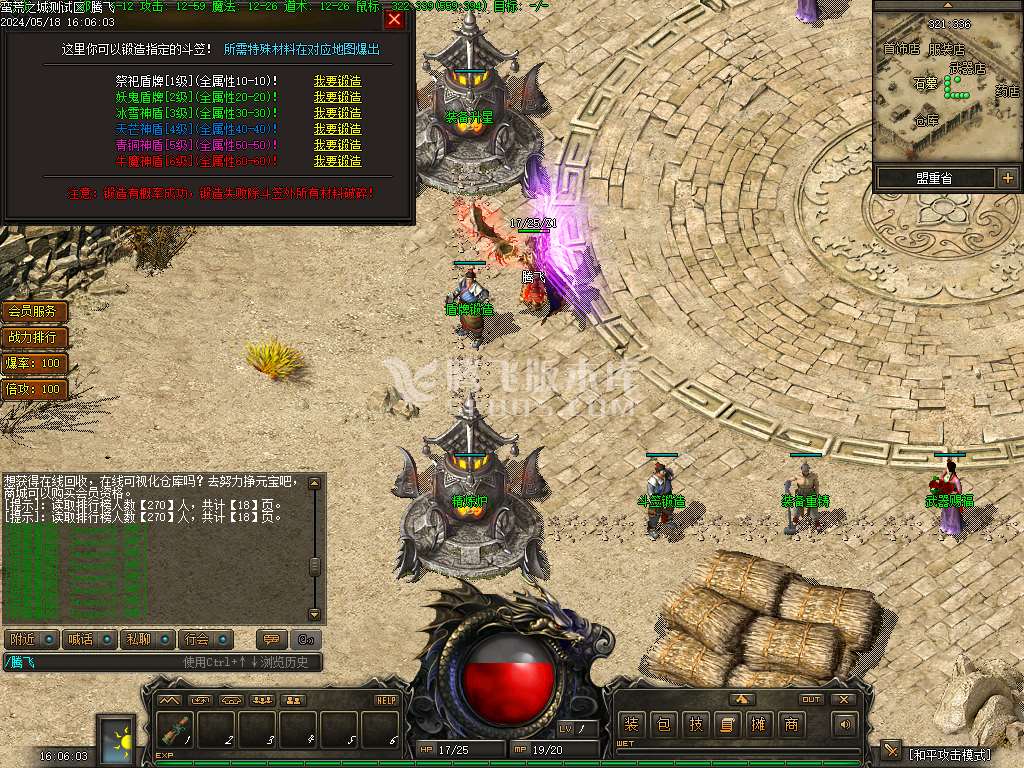
Task: Use the scroll item in hotbar slot 1
Action: 176,730
